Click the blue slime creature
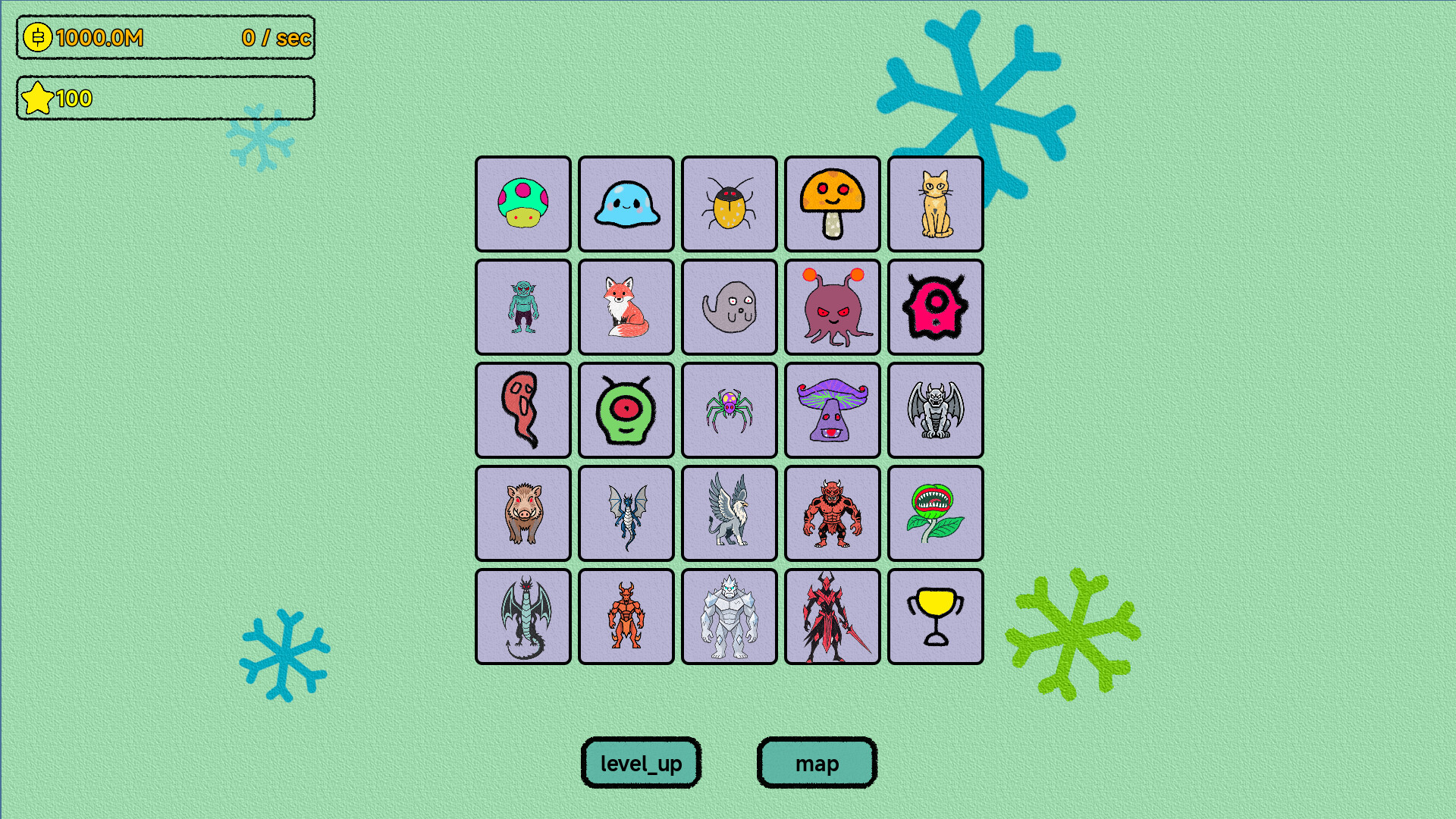Viewport: 1456px width, 819px height. click(x=626, y=205)
